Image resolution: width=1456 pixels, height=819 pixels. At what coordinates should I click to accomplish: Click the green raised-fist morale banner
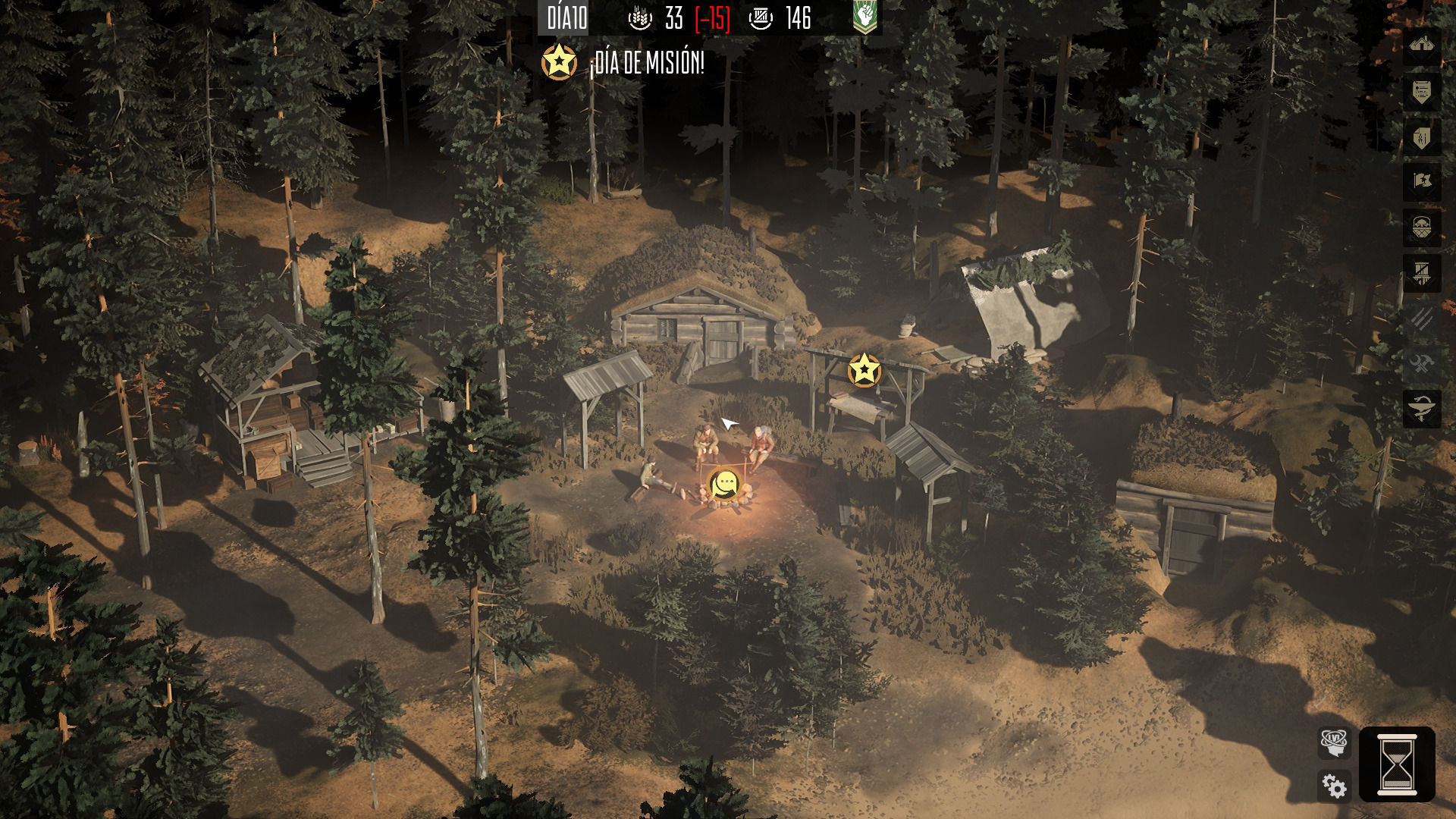click(864, 17)
